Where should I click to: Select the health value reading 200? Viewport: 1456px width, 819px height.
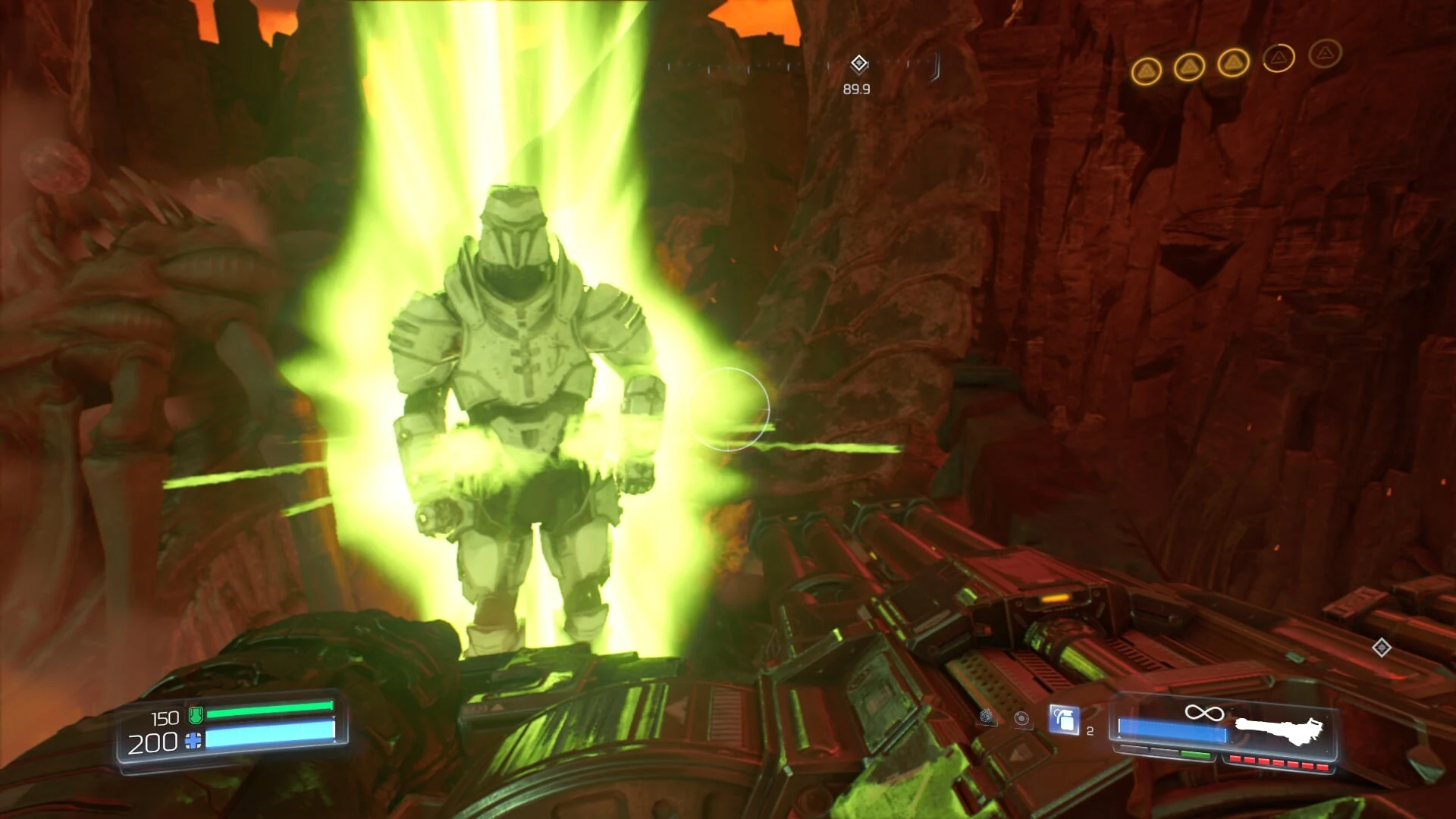(x=152, y=742)
